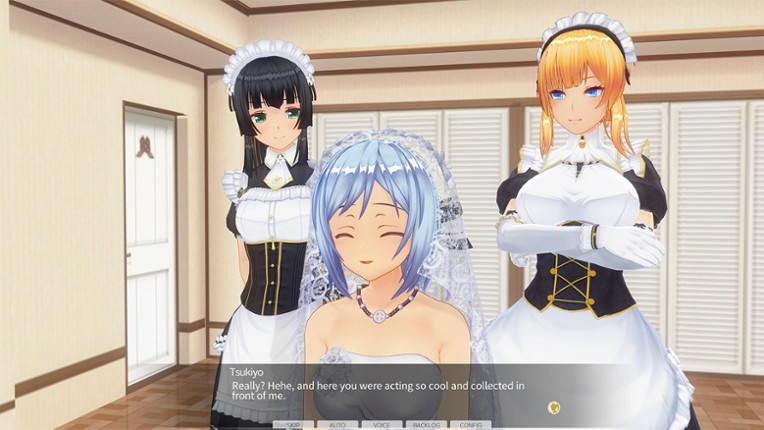Viewport: 764px width, 430px height.
Task: Replay the line with VOICE button
Action: click(382, 425)
